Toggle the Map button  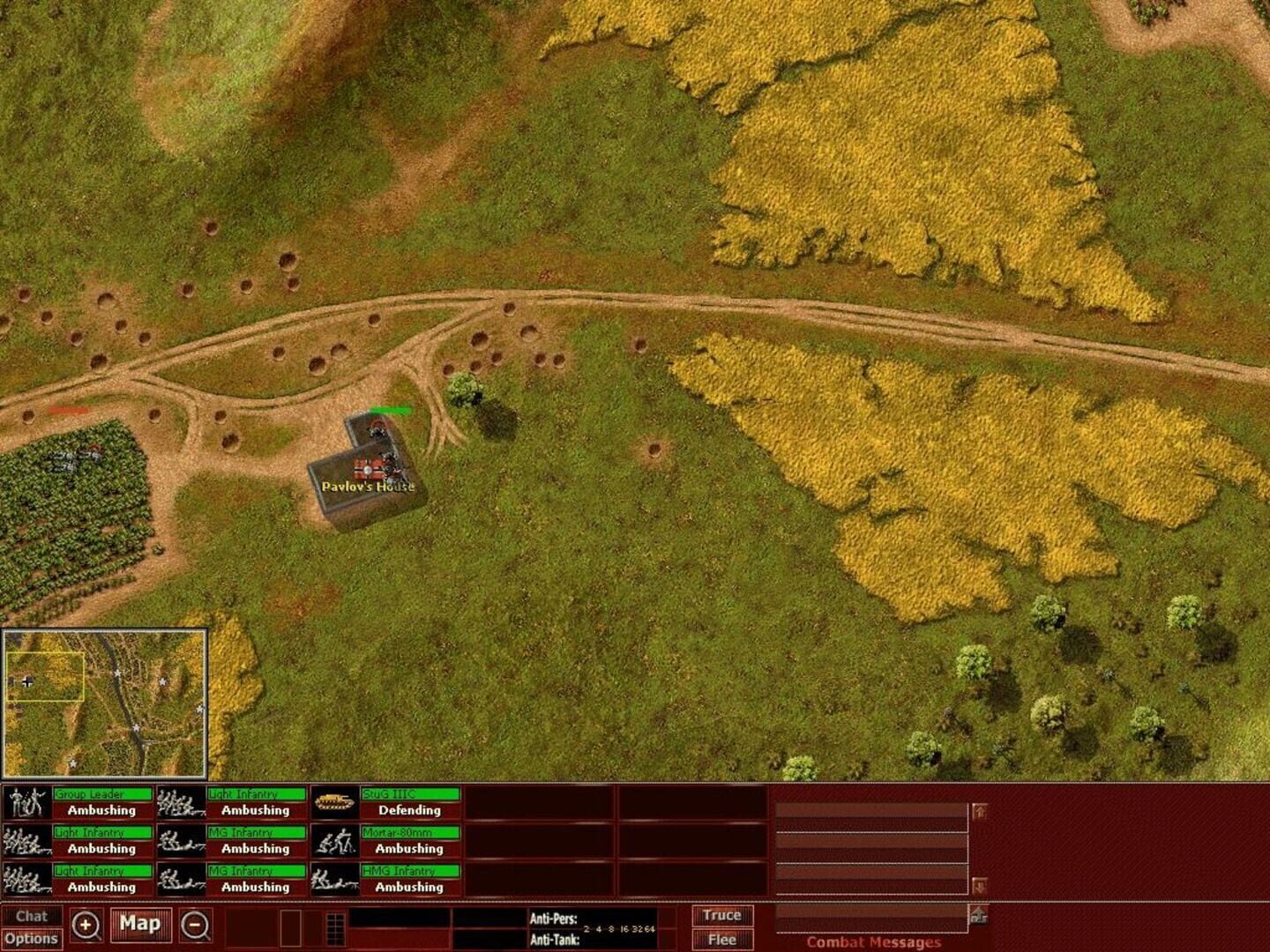coord(140,924)
